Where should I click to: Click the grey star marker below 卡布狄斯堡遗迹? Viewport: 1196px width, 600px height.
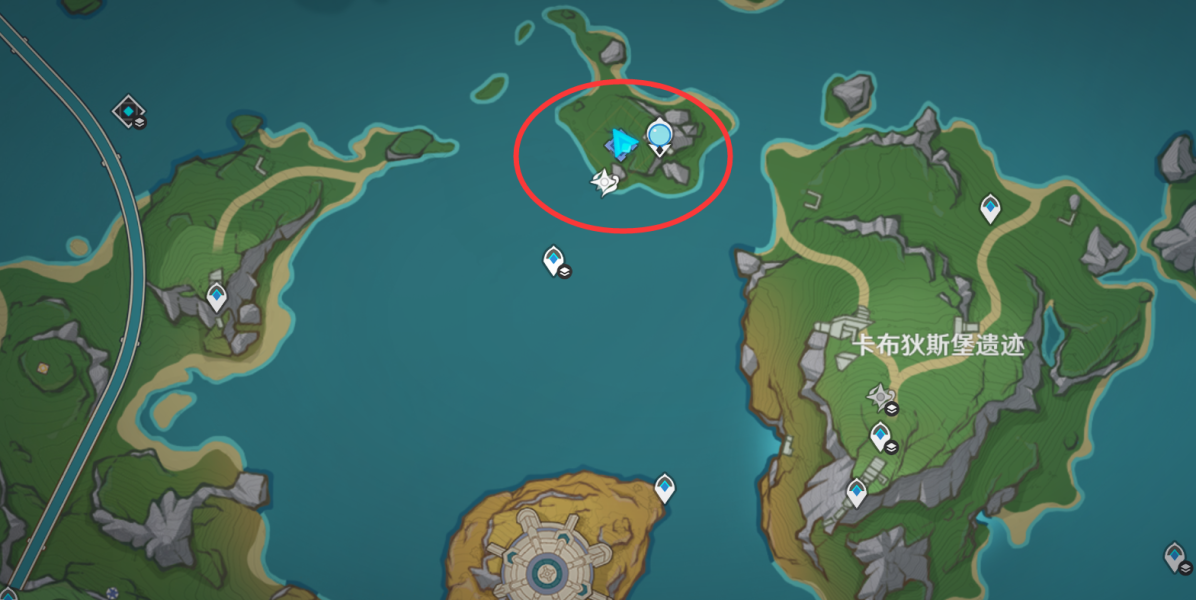tap(880, 397)
